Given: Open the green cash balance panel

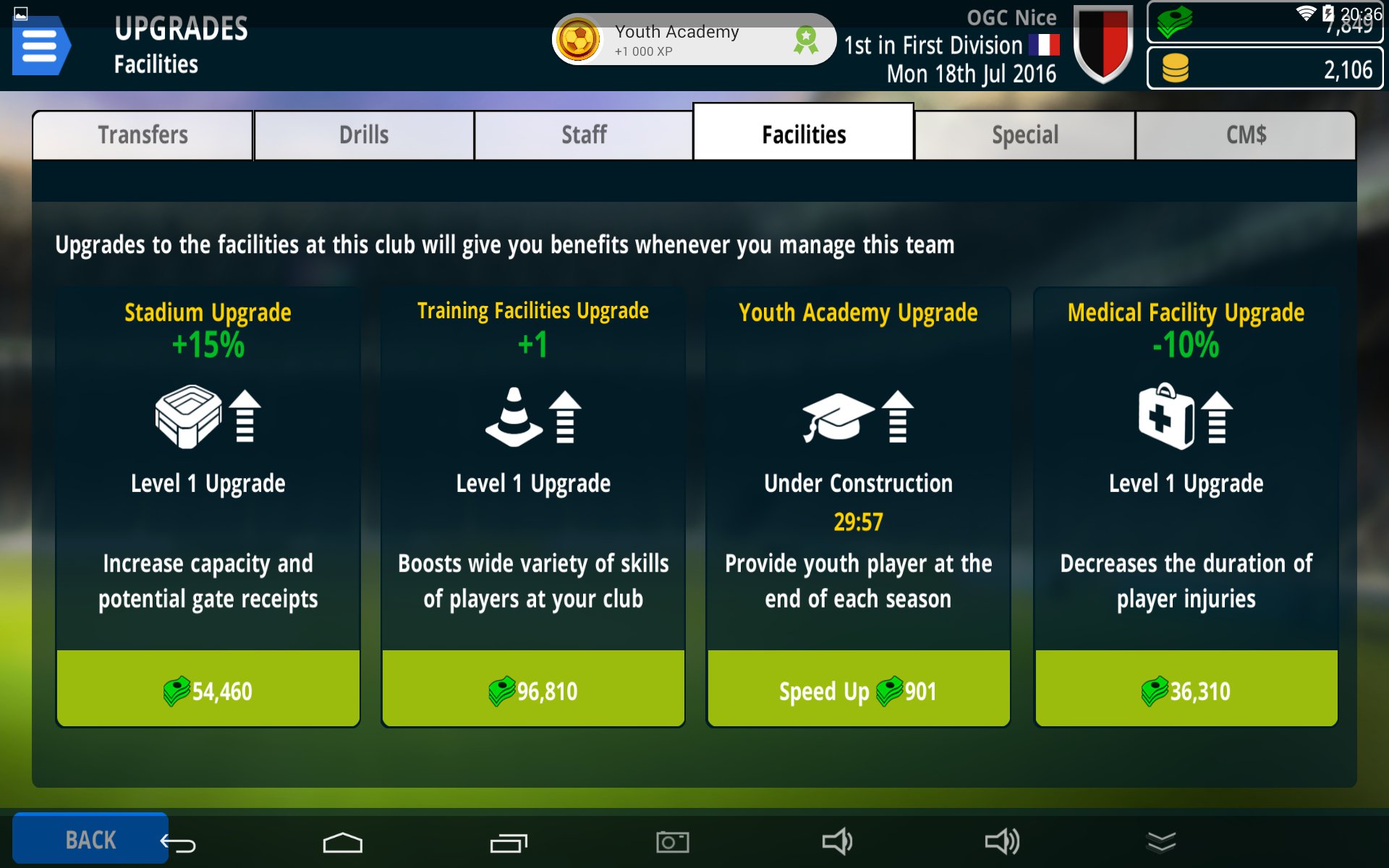Looking at the screenshot, I should tap(1265, 23).
